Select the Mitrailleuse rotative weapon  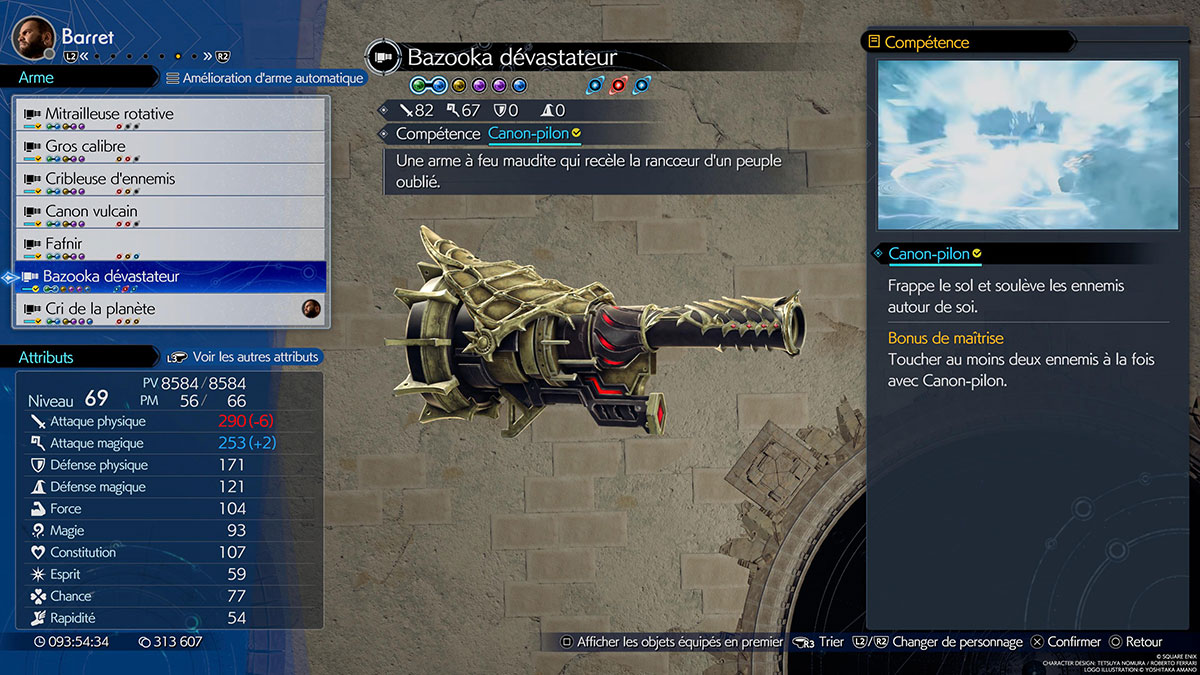point(170,115)
